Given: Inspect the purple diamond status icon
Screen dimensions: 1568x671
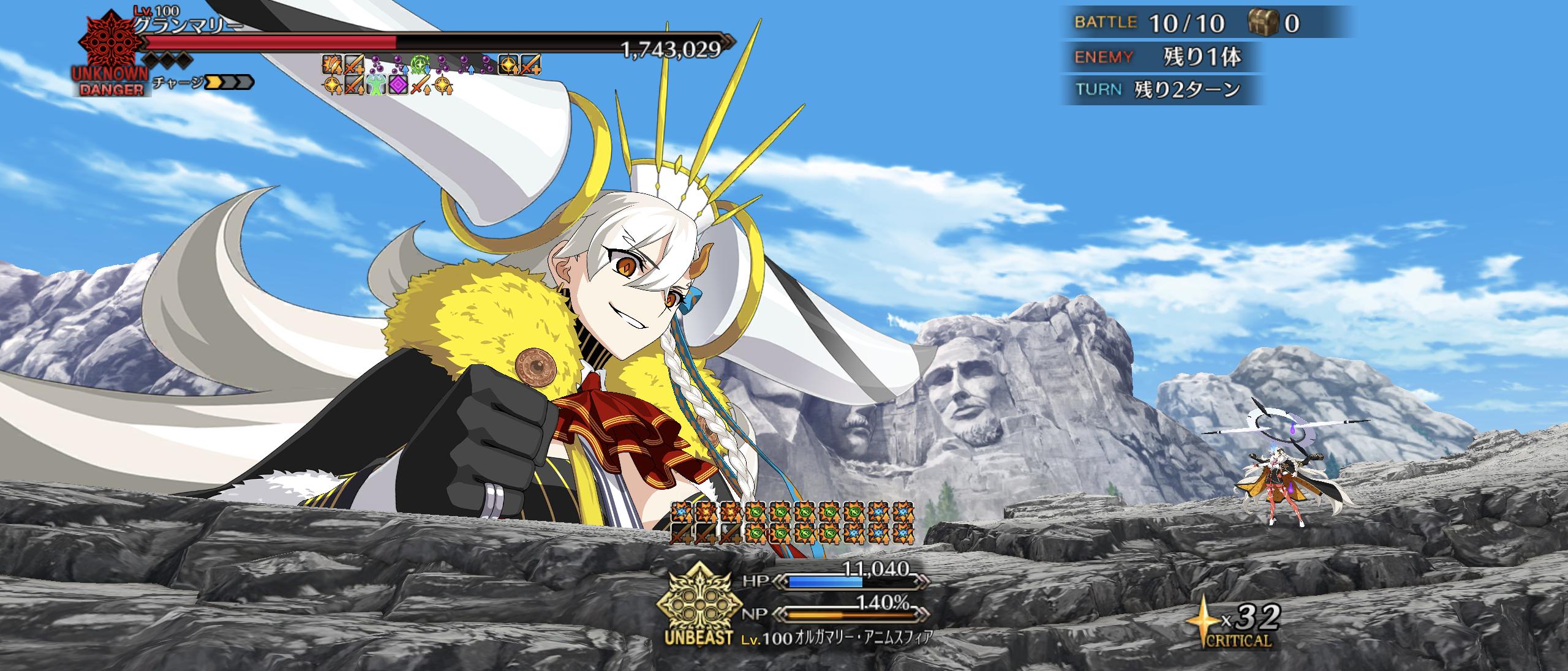Looking at the screenshot, I should click(x=399, y=84).
